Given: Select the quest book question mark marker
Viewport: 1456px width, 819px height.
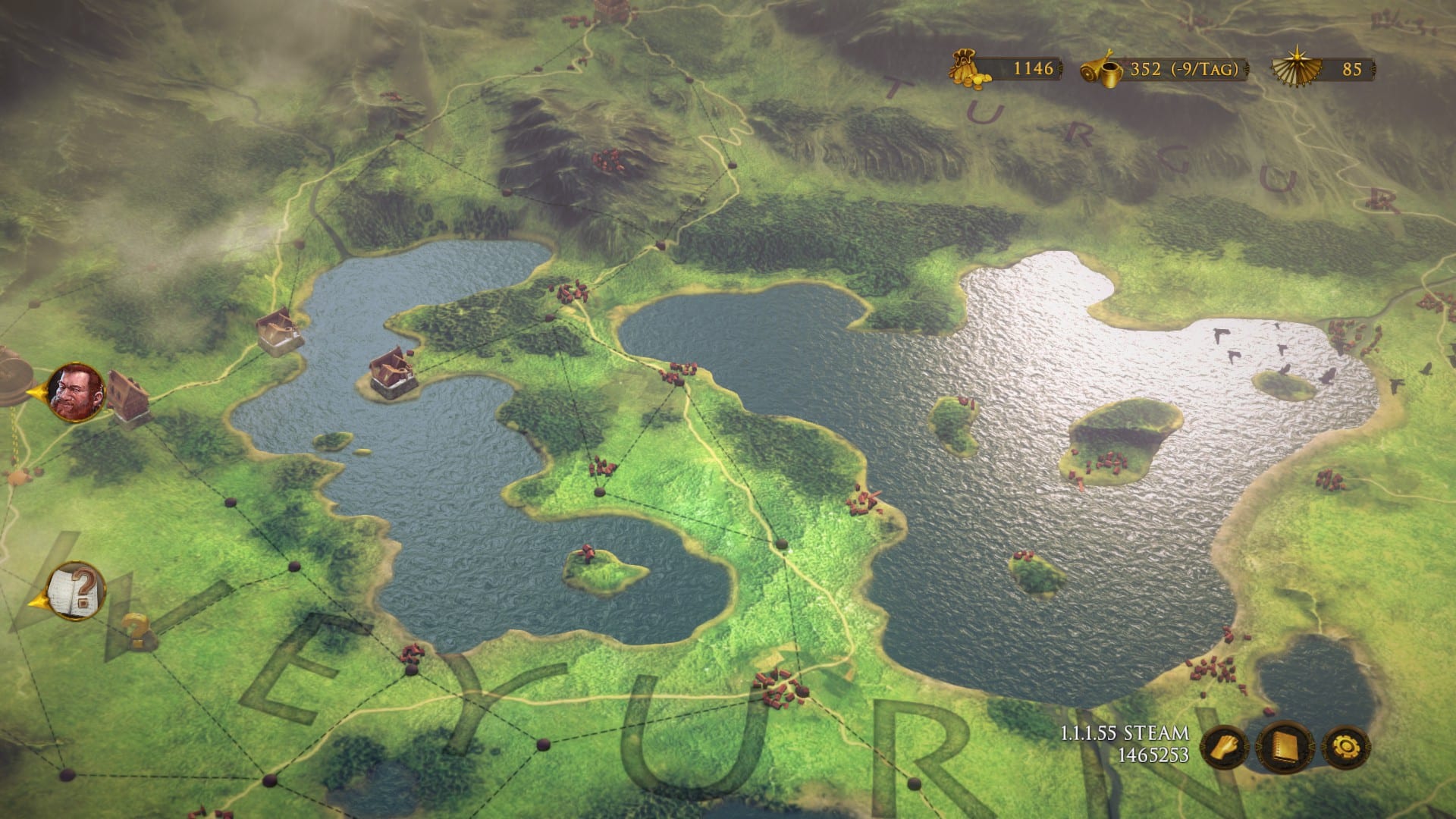Looking at the screenshot, I should tap(76, 591).
